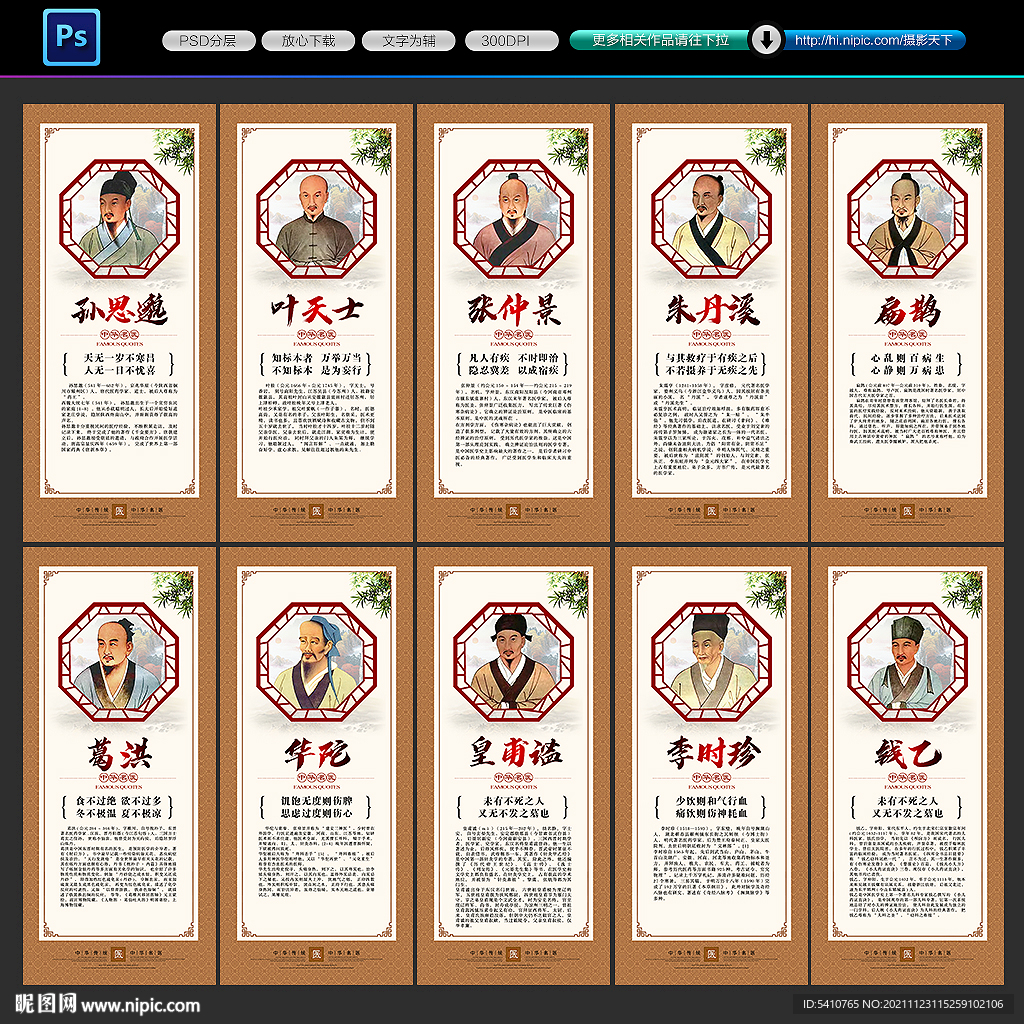Click the round down-arrow icon
1024x1024 pixels.
[x=766, y=40]
